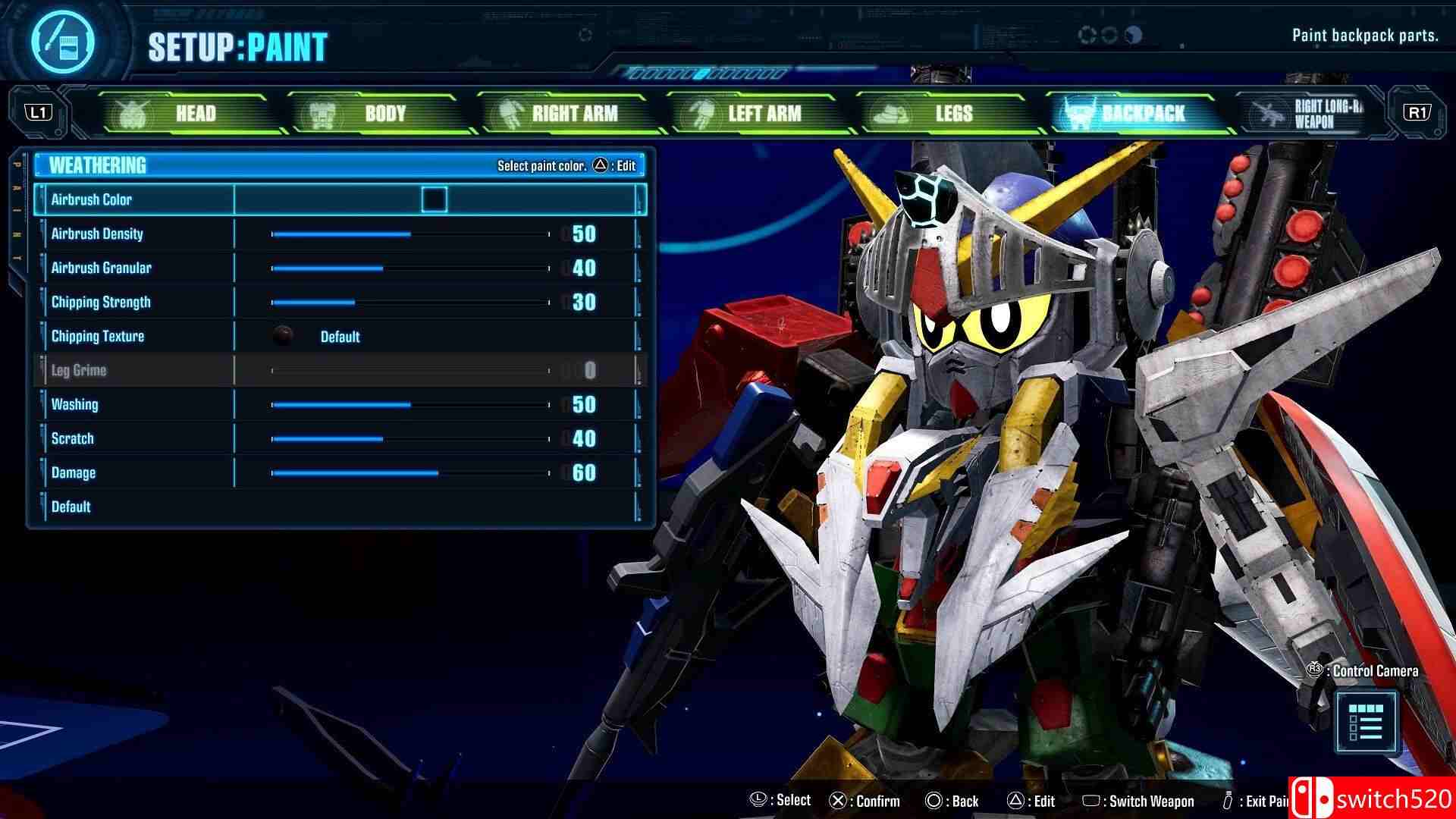Click the Airbrush Color swatch
Viewport: 1456px width, 819px height.
[x=435, y=199]
